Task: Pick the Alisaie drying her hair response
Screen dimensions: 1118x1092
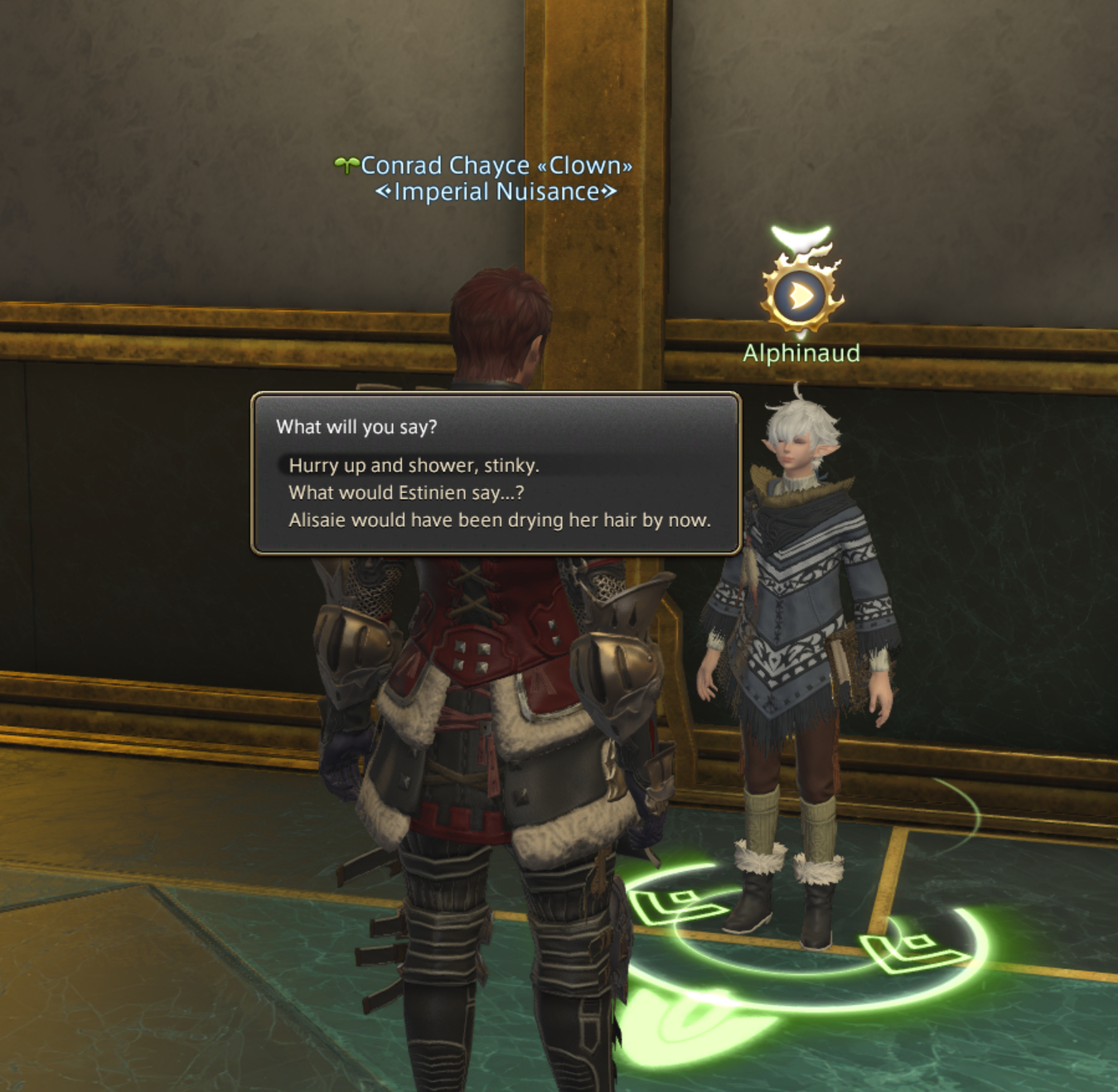Action: point(499,520)
